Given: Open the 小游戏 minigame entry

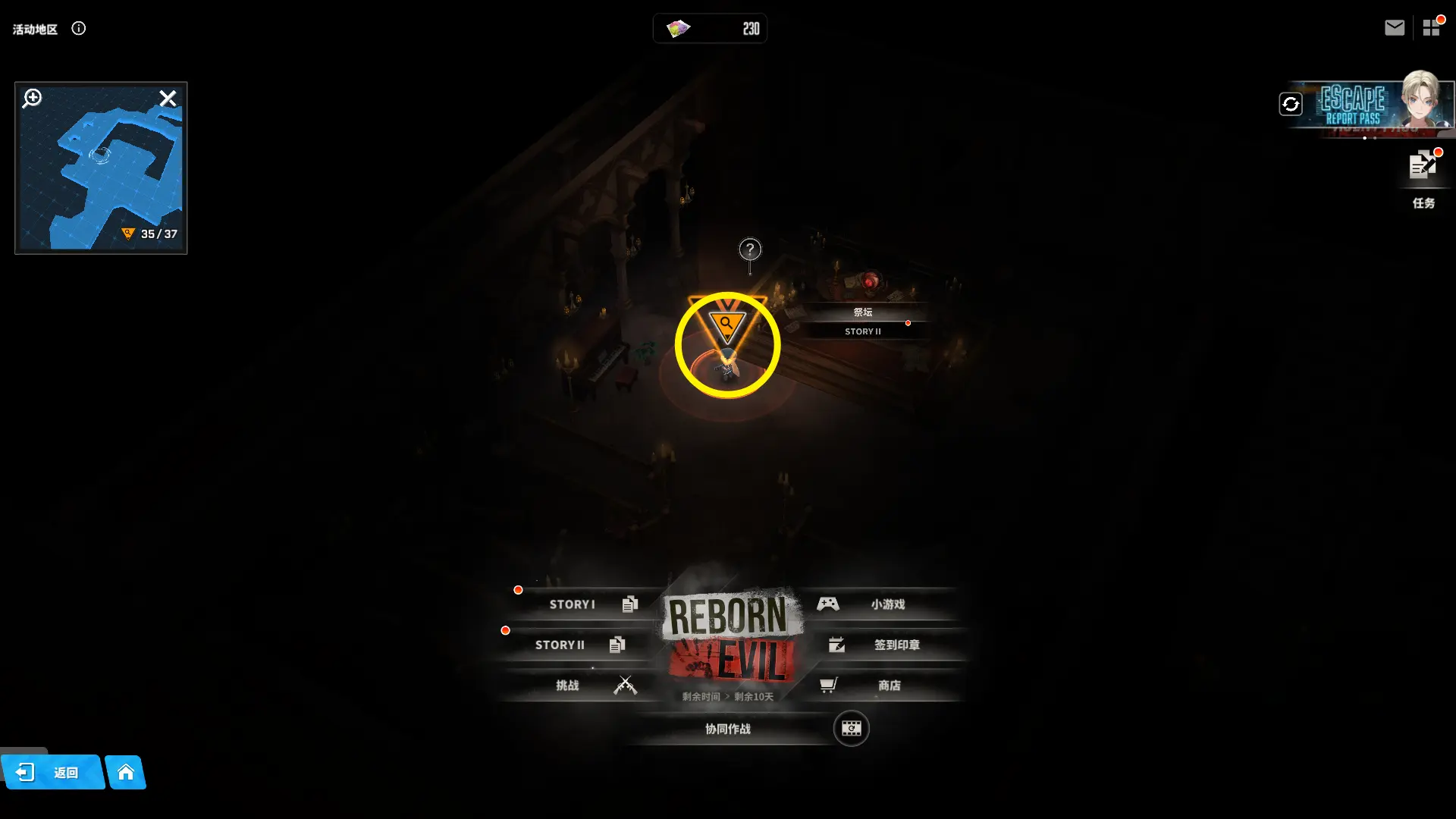Looking at the screenshot, I should pyautogui.click(x=880, y=604).
